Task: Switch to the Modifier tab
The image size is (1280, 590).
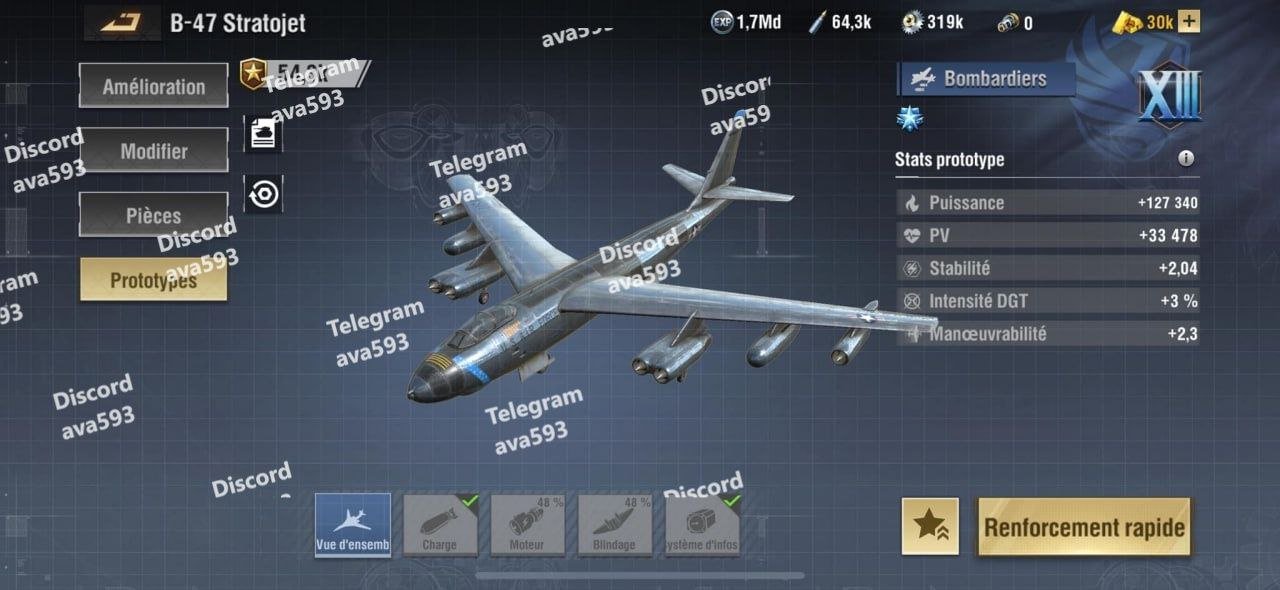Action: (x=153, y=151)
